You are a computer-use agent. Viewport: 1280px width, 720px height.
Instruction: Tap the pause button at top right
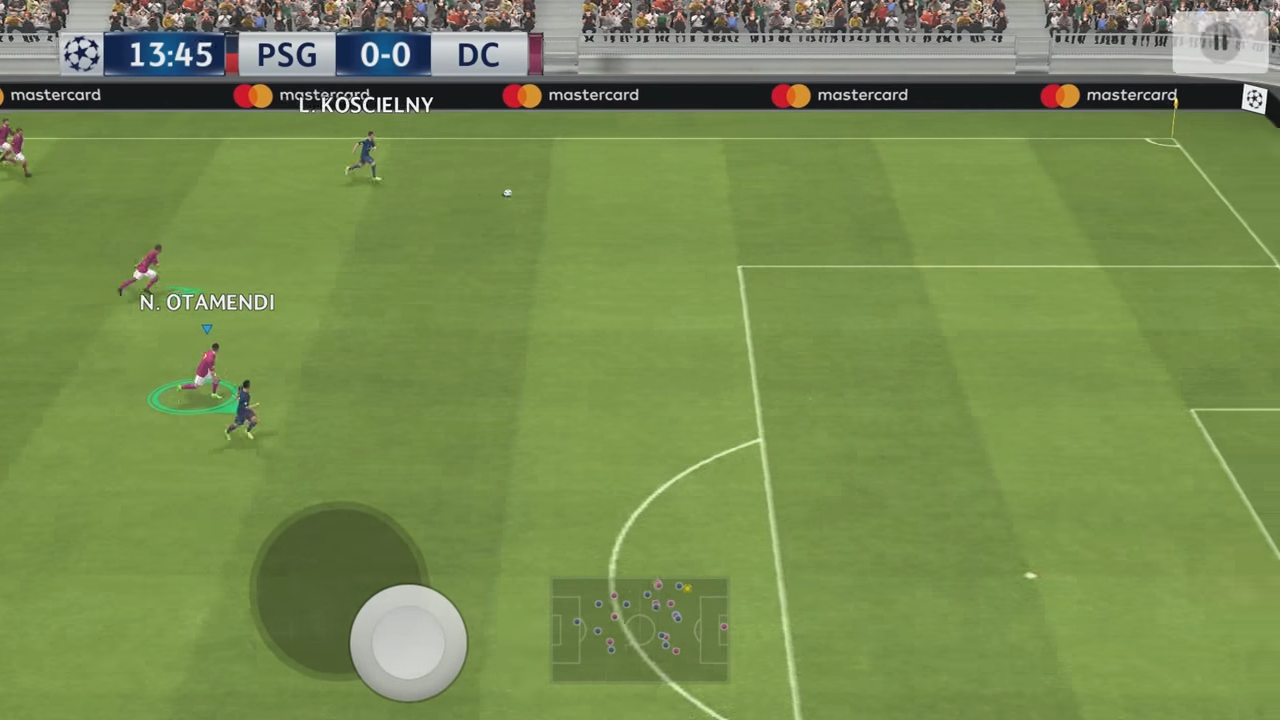(1222, 40)
